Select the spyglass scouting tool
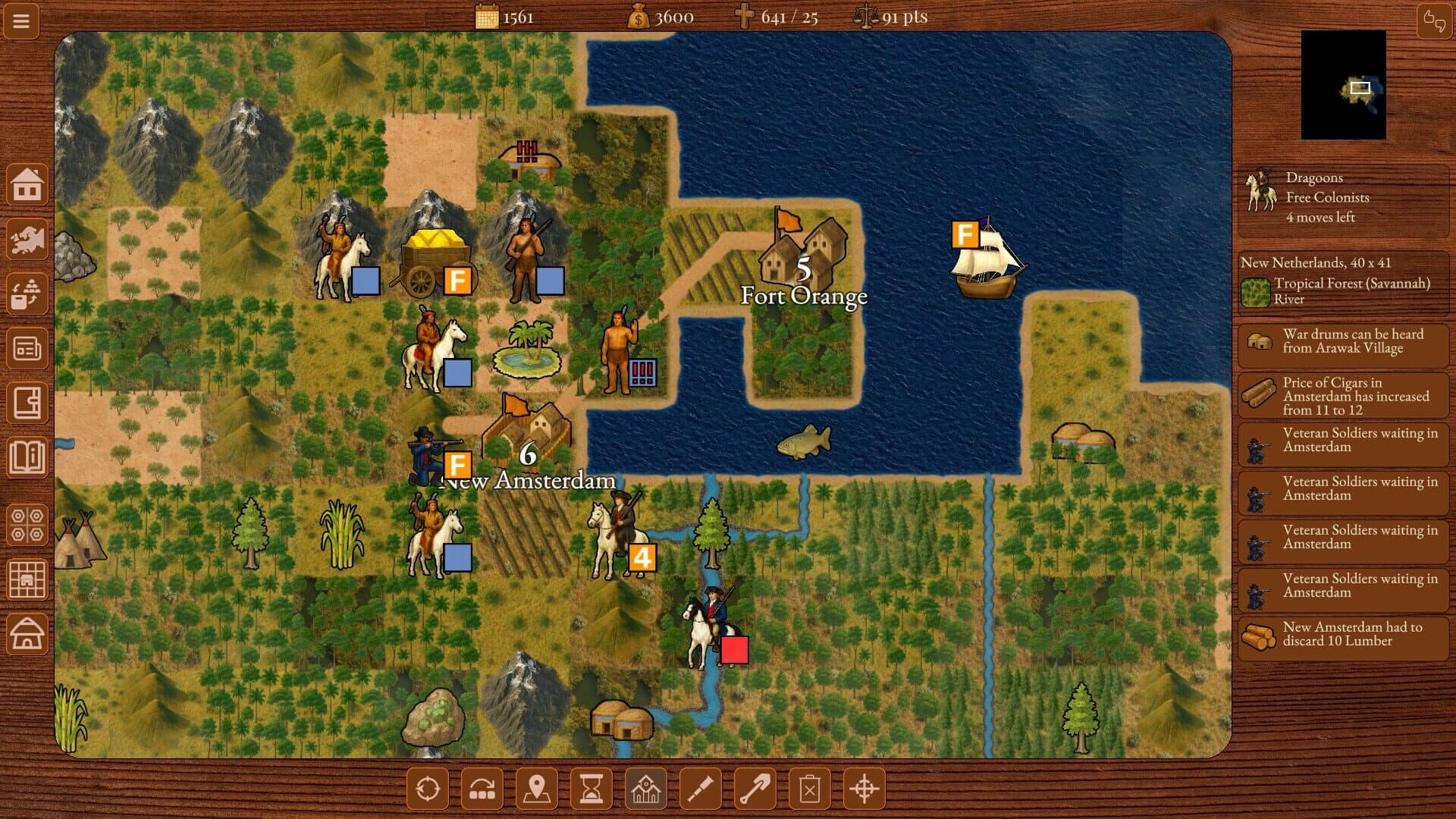Image resolution: width=1456 pixels, height=819 pixels. pos(700,789)
